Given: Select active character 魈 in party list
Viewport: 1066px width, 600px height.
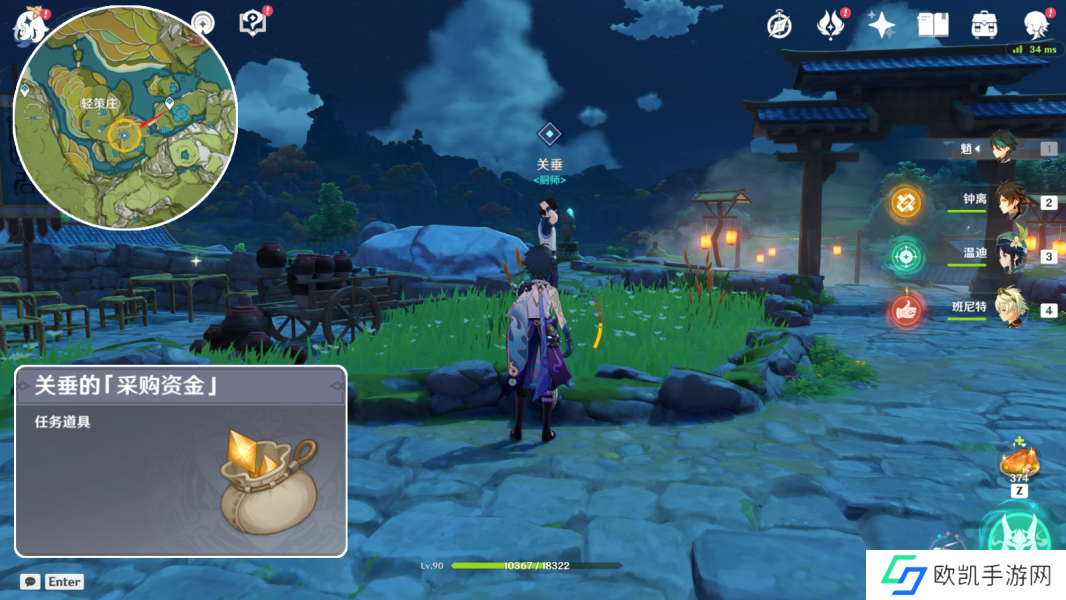Looking at the screenshot, I should [1003, 148].
